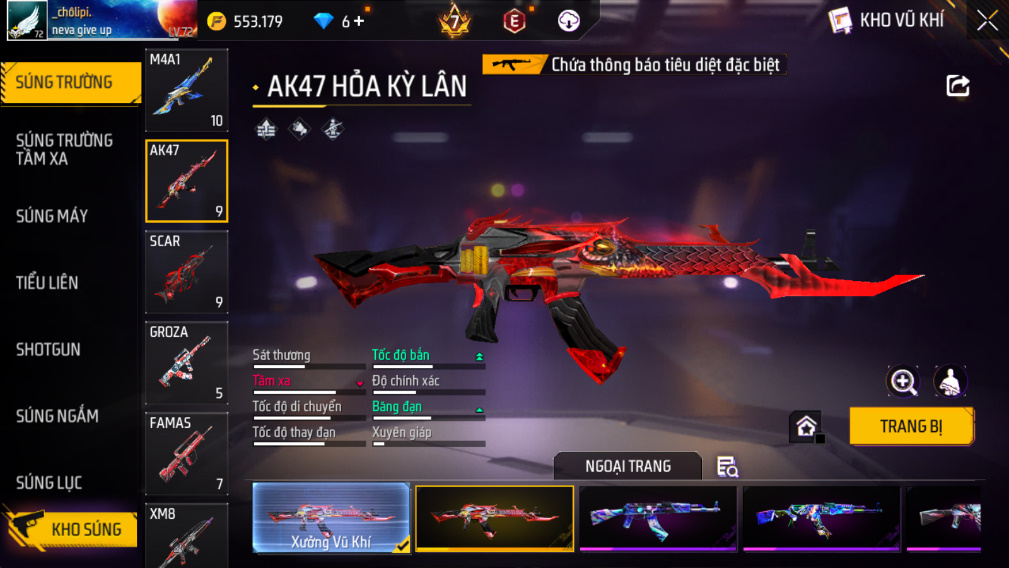Zoom in with the magnifier icon
The width and height of the screenshot is (1009, 568).
903,381
